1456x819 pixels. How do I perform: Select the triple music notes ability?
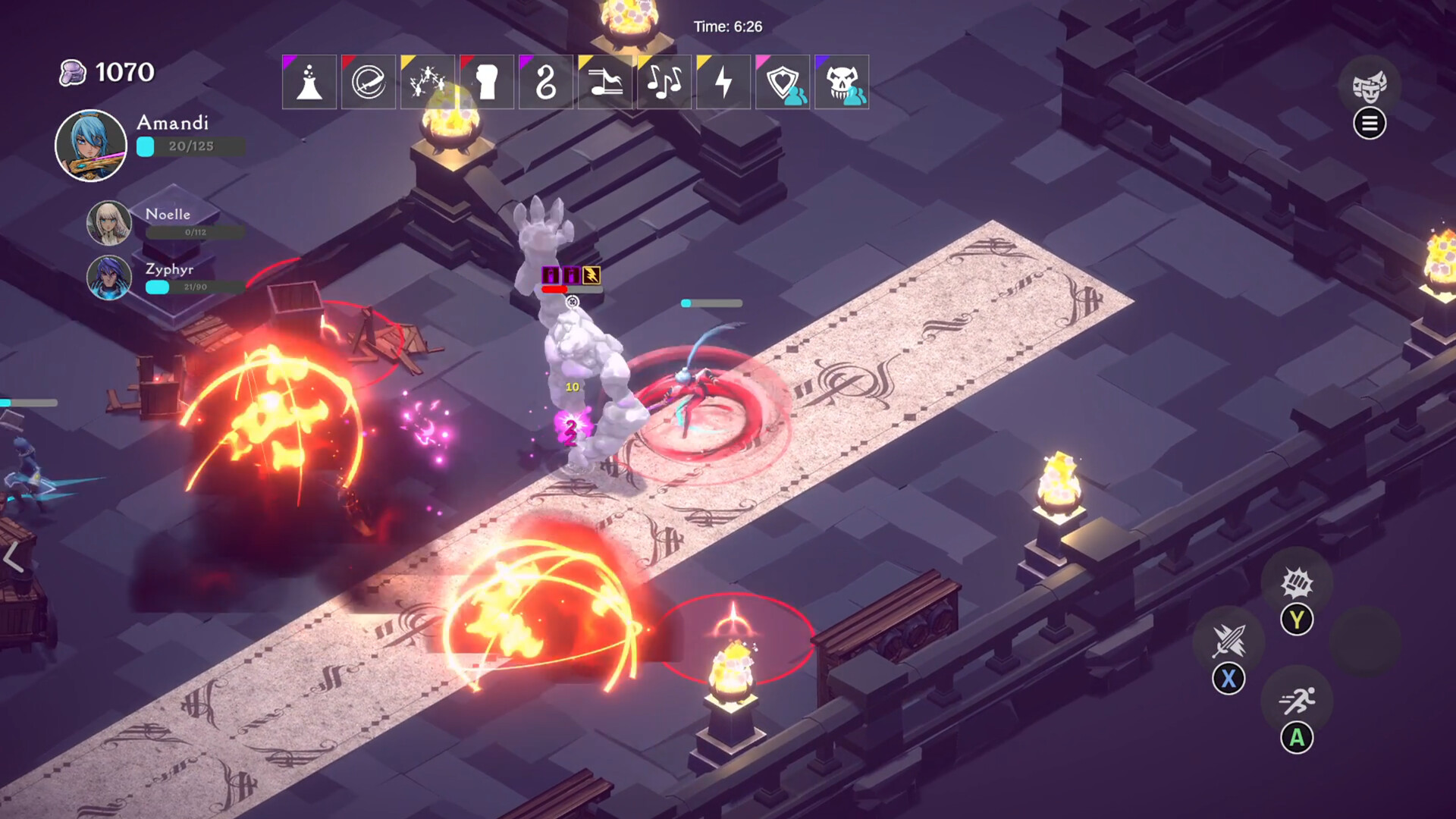664,82
